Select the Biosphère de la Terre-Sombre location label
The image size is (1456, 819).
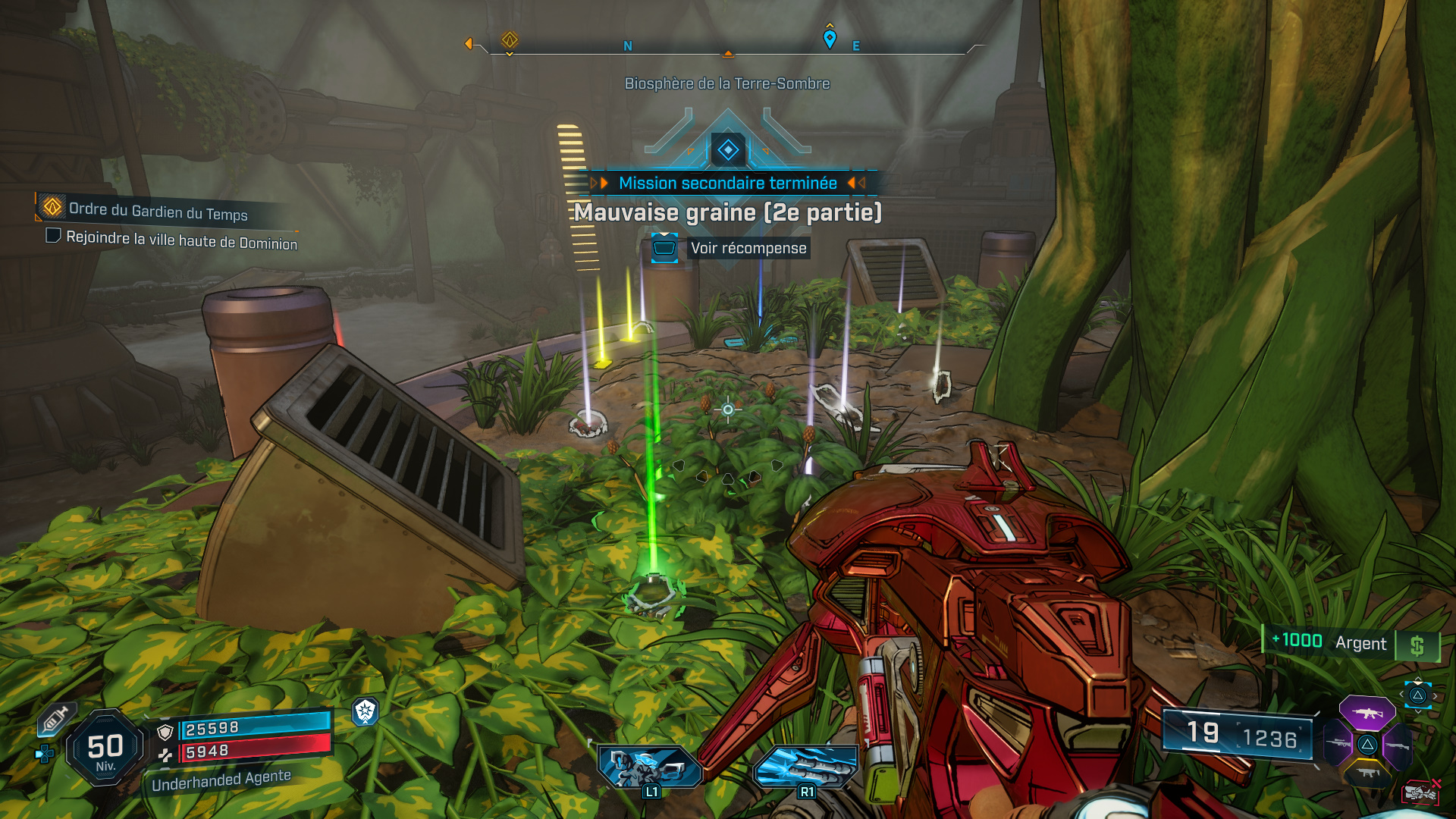click(x=726, y=84)
